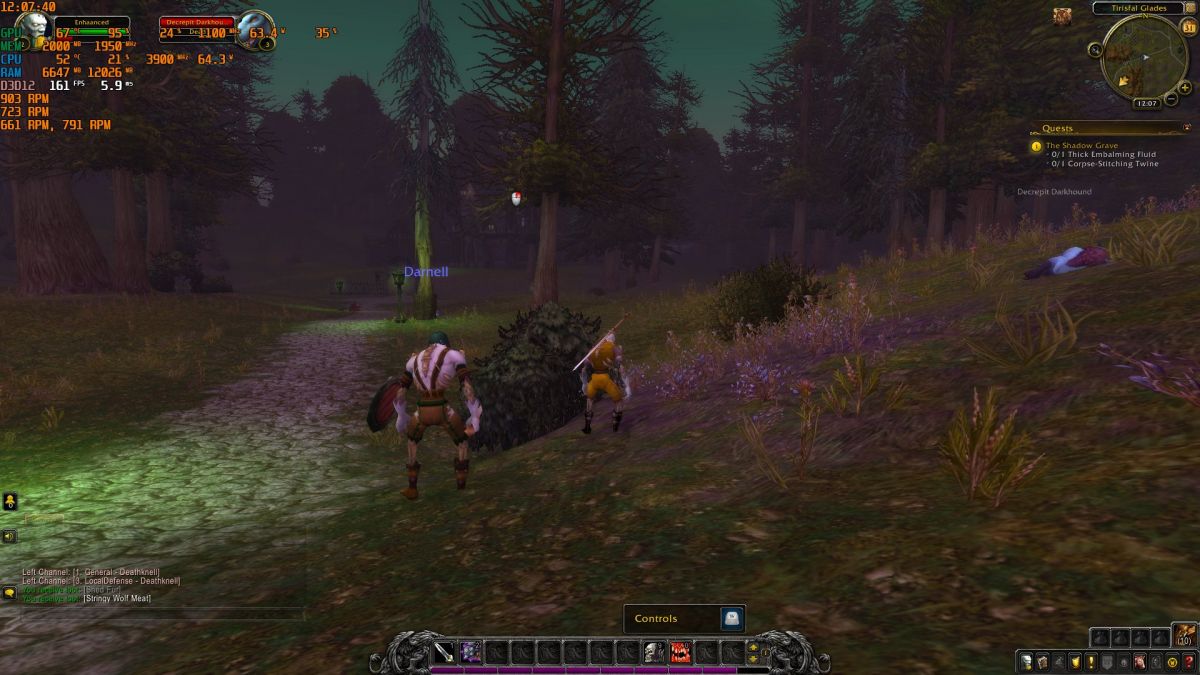Zoom out the minimap with the minus button
1200x675 pixels.
pyautogui.click(x=1170, y=101)
